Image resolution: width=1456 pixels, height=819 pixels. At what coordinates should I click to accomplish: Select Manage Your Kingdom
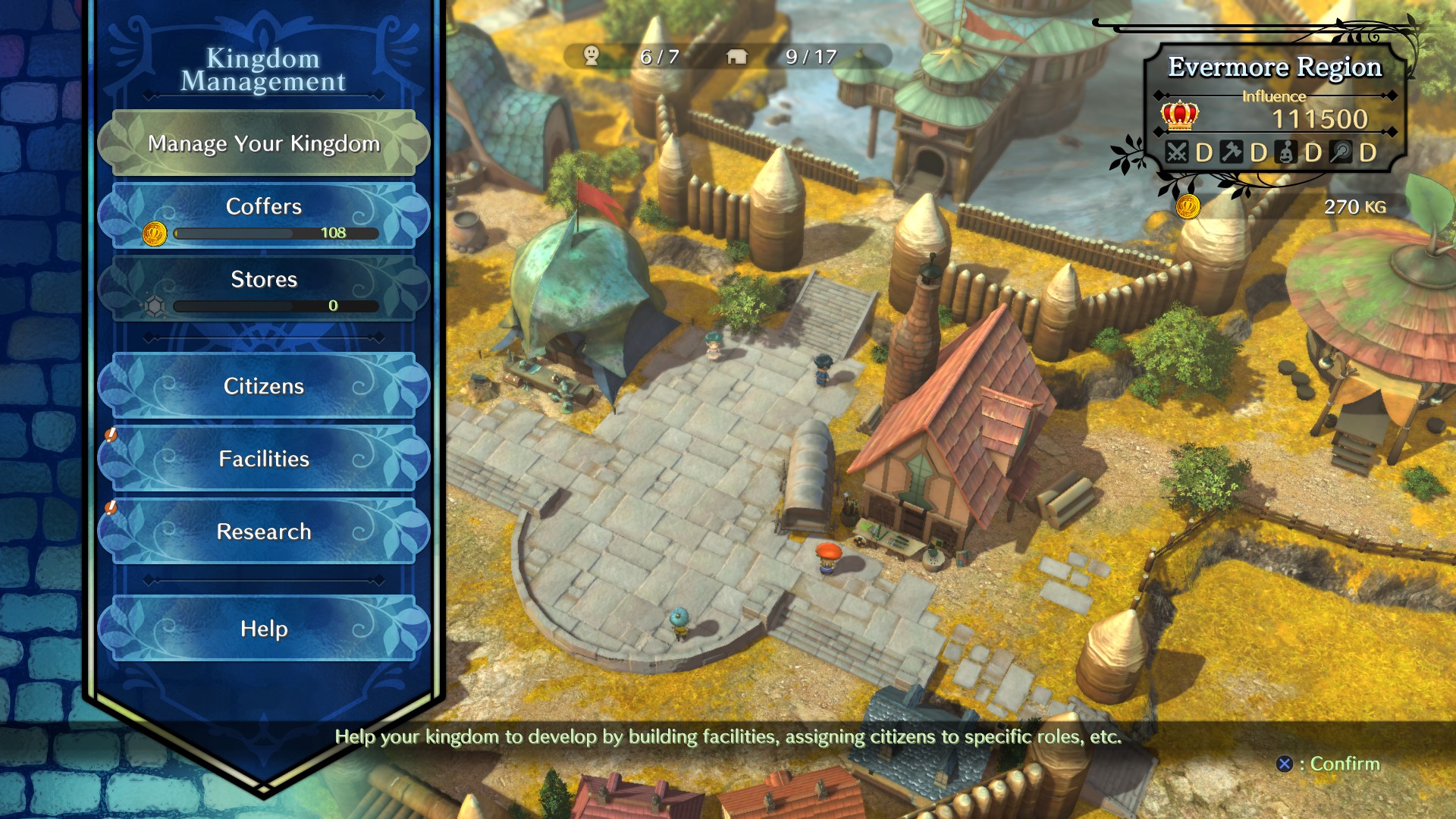point(264,143)
